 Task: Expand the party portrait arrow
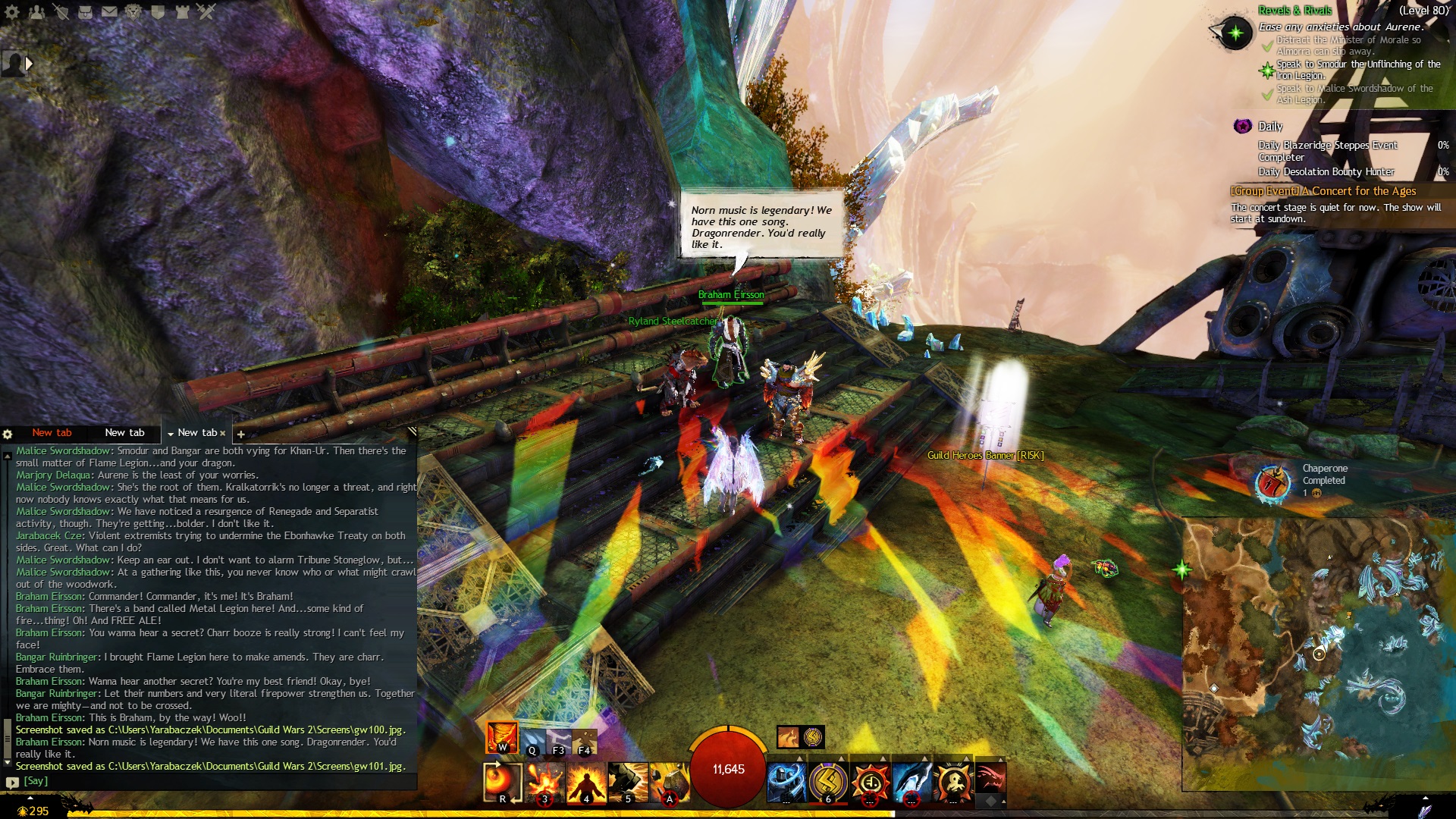pyautogui.click(x=30, y=64)
